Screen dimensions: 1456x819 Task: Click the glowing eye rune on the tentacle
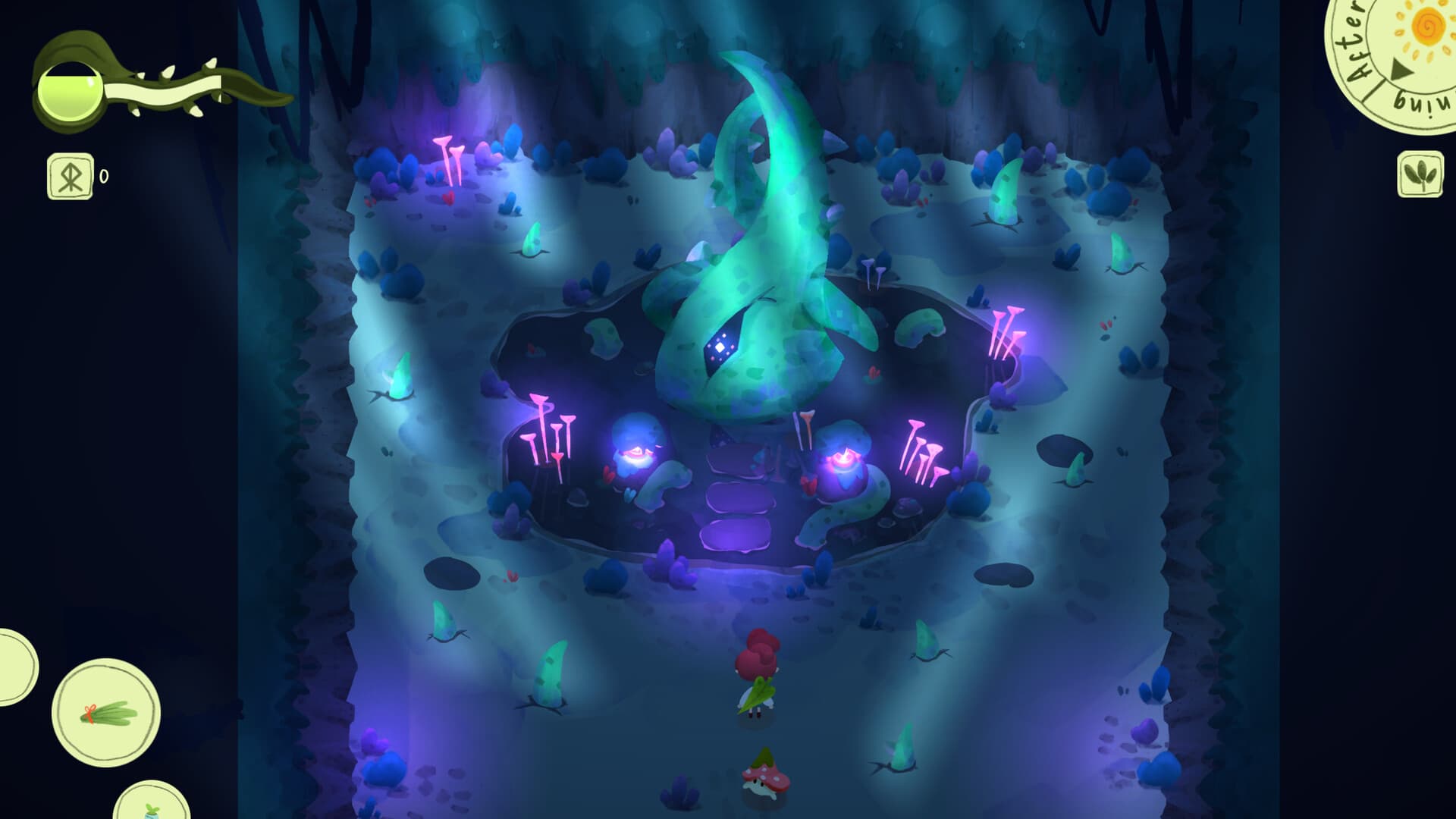click(x=722, y=347)
